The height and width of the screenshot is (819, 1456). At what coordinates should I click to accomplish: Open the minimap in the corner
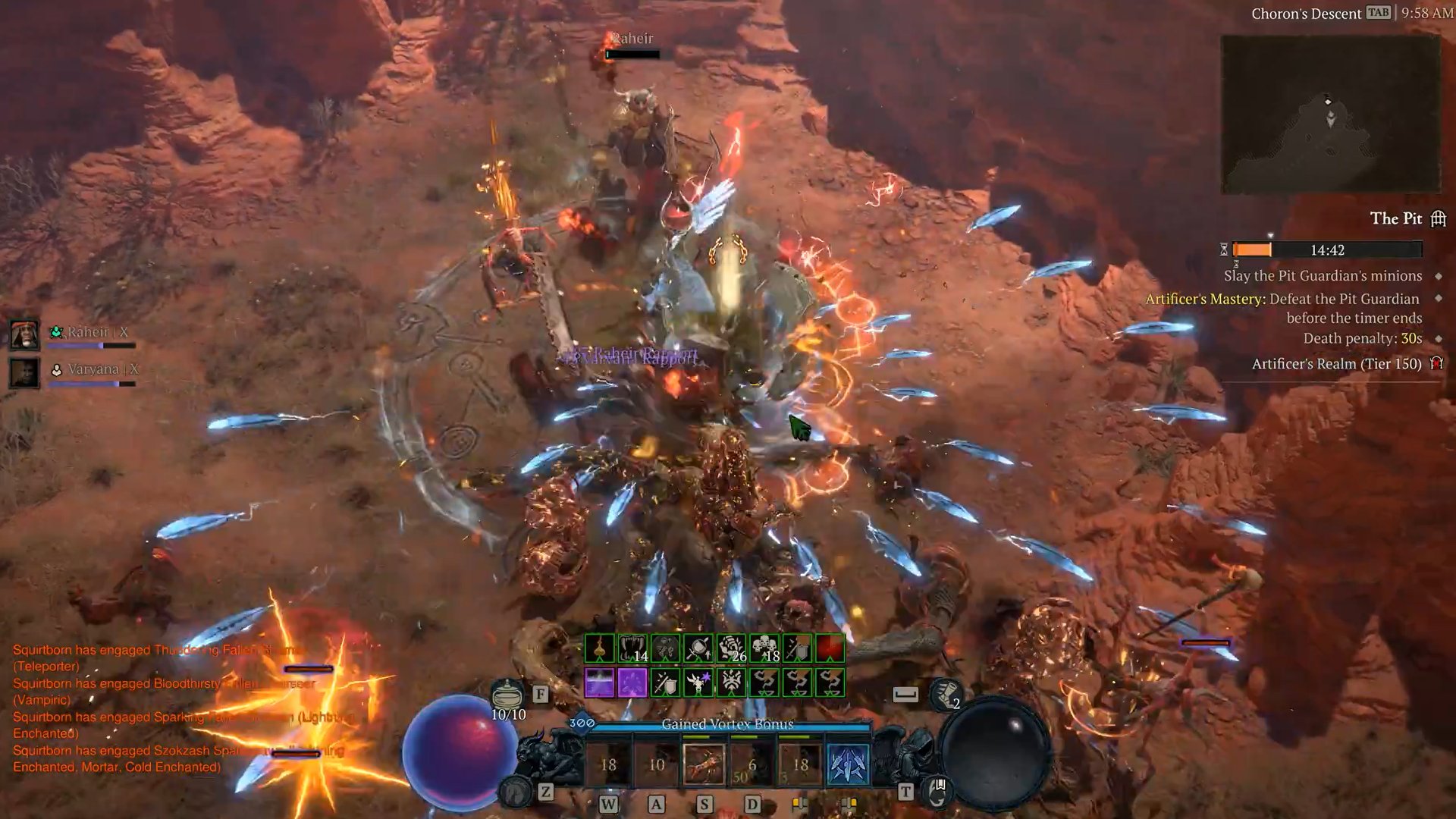click(1330, 114)
